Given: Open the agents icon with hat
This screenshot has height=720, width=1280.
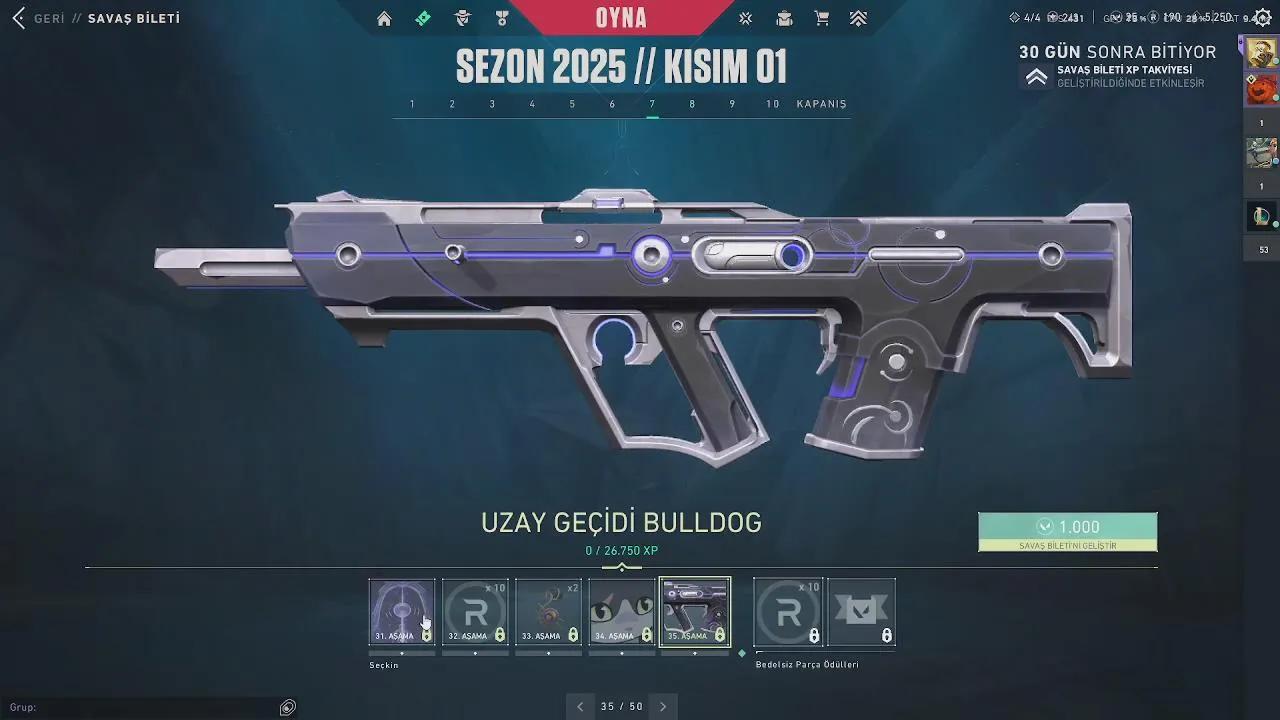Looking at the screenshot, I should (462, 18).
